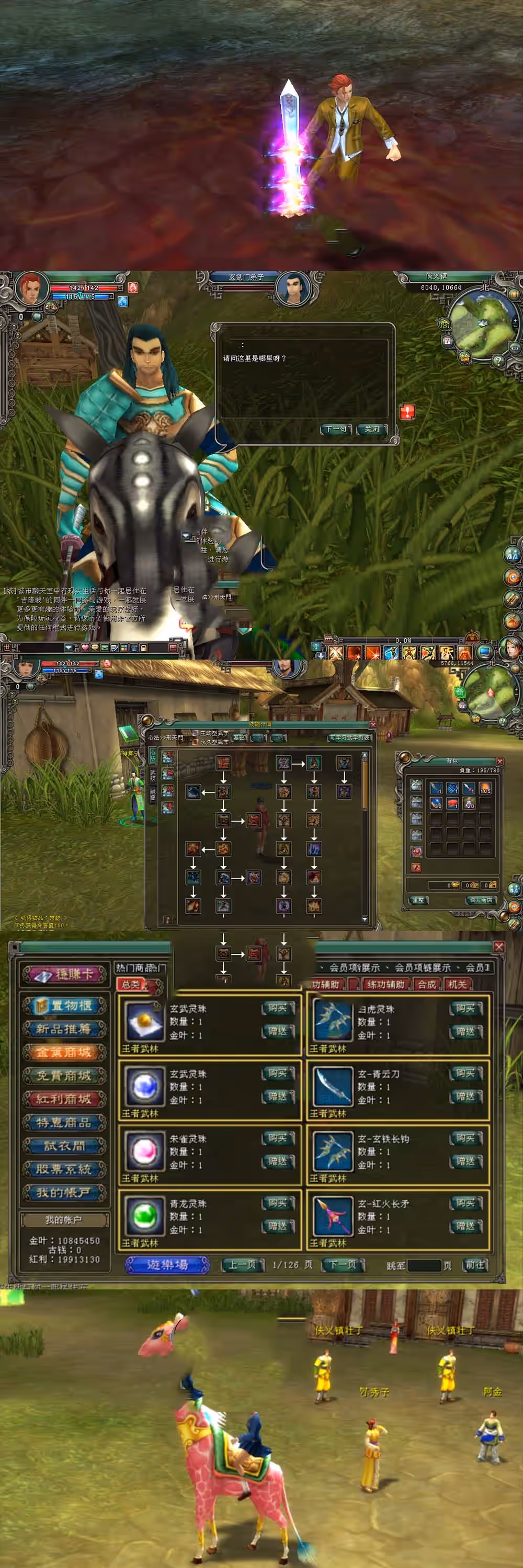Select the 金葉商城 store

coord(64,1052)
